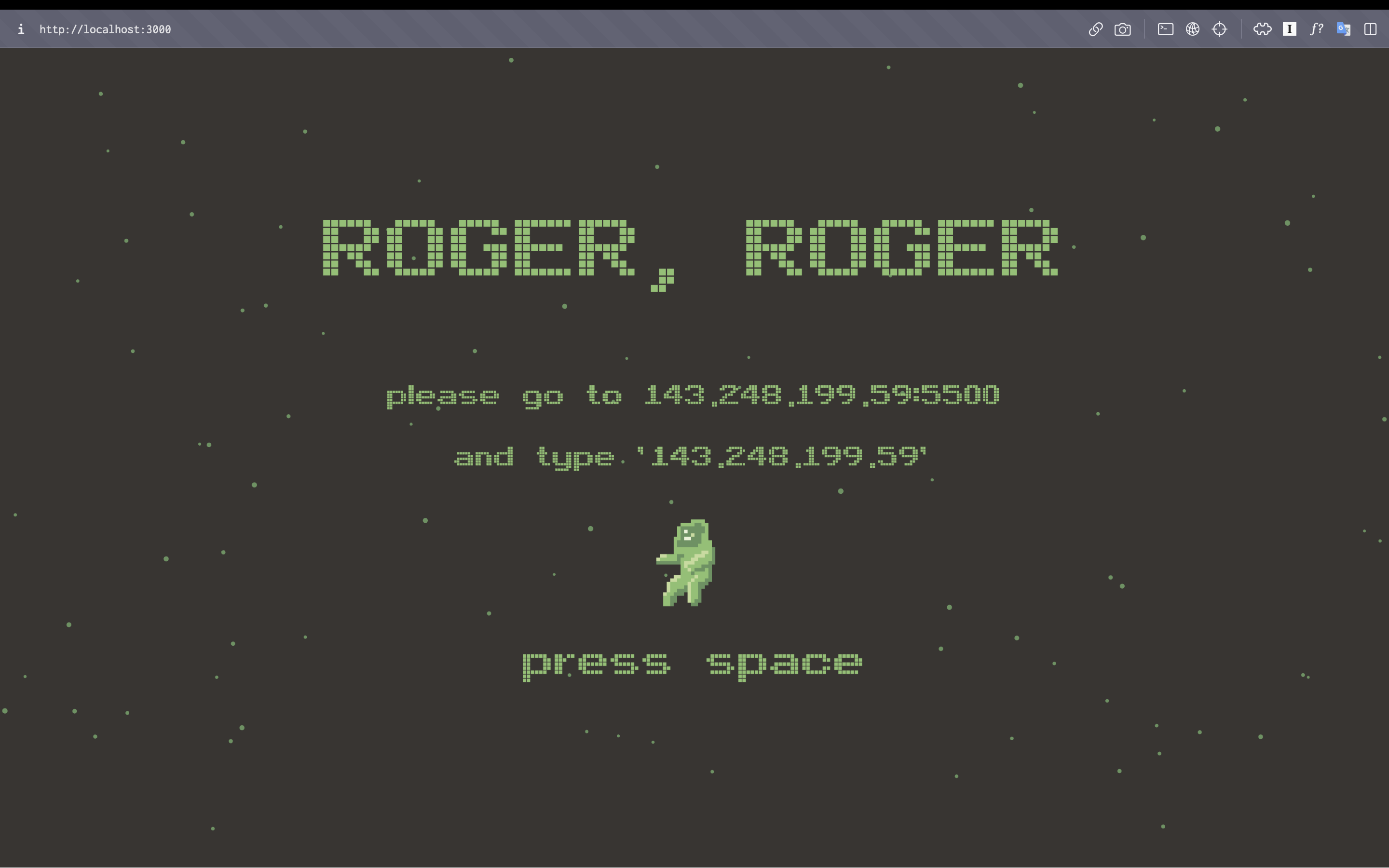
Task: Open the terminal console icon
Action: [x=1165, y=29]
